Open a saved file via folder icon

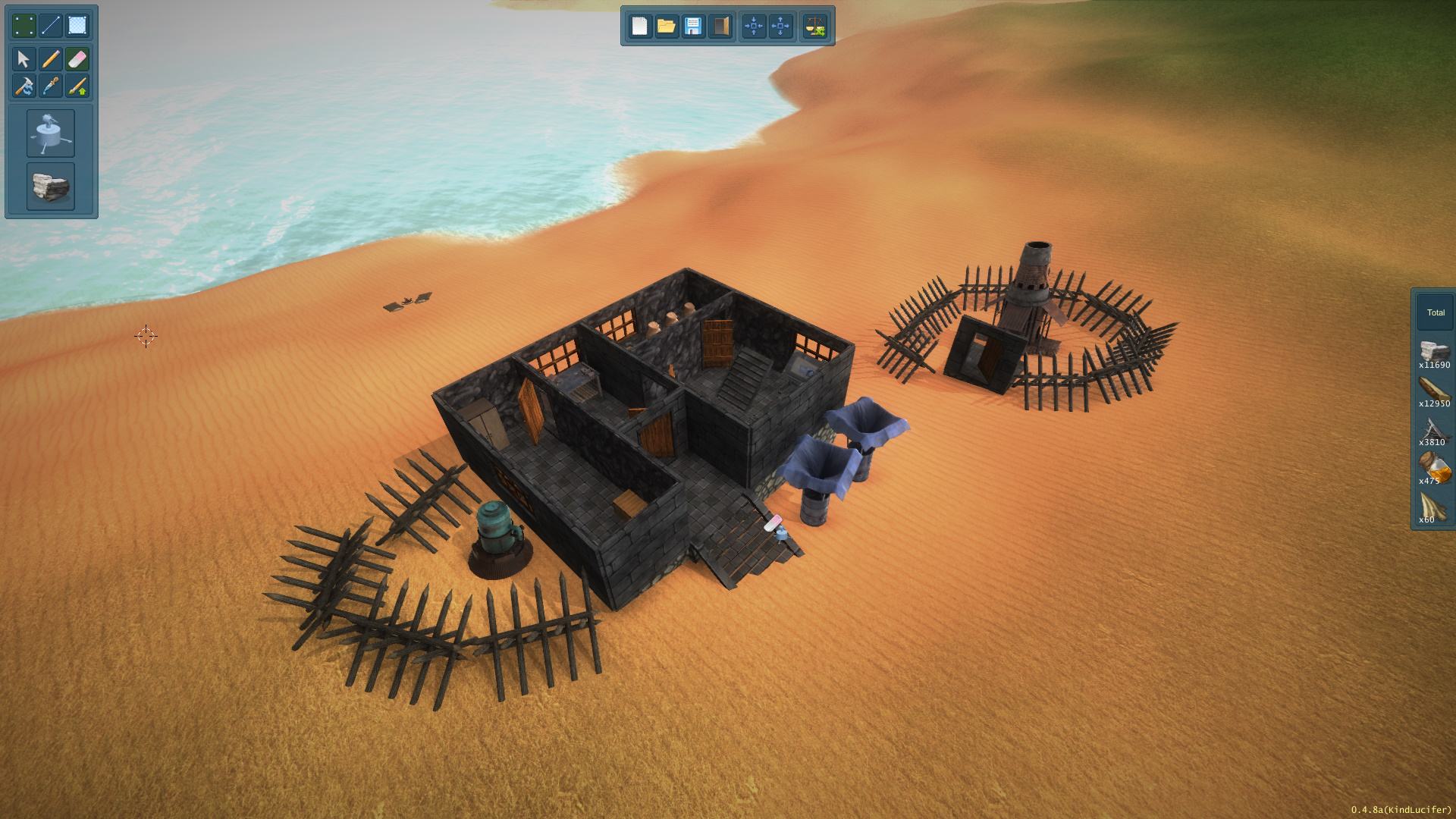coord(666,27)
